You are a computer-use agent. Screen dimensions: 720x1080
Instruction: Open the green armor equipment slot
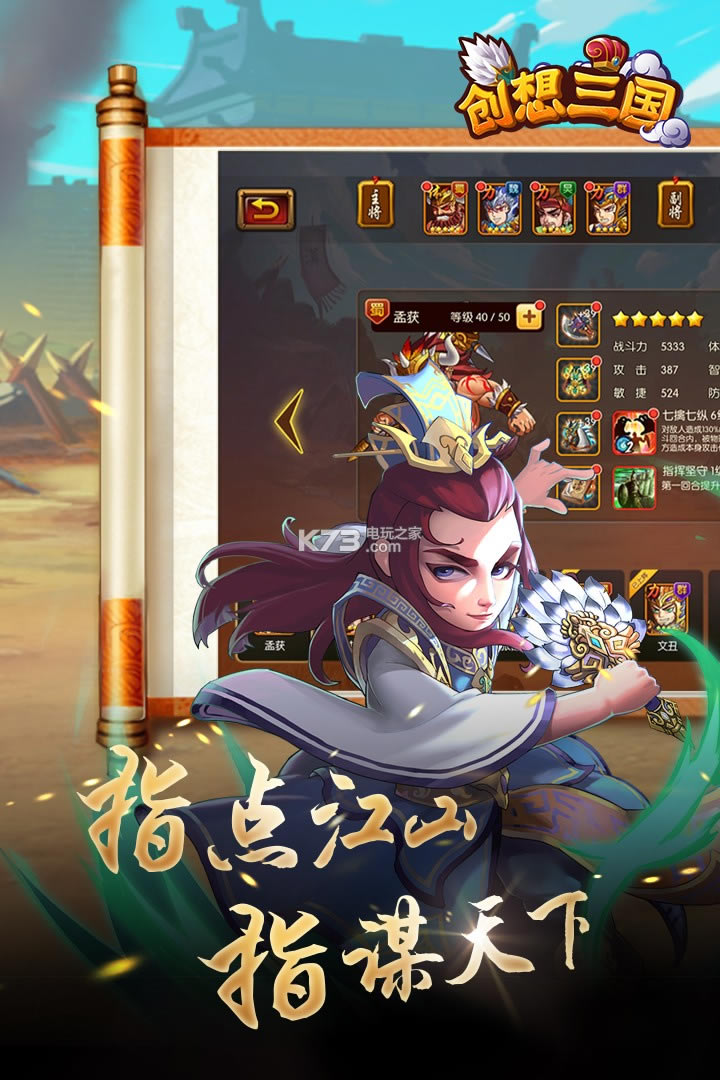pyautogui.click(x=578, y=379)
